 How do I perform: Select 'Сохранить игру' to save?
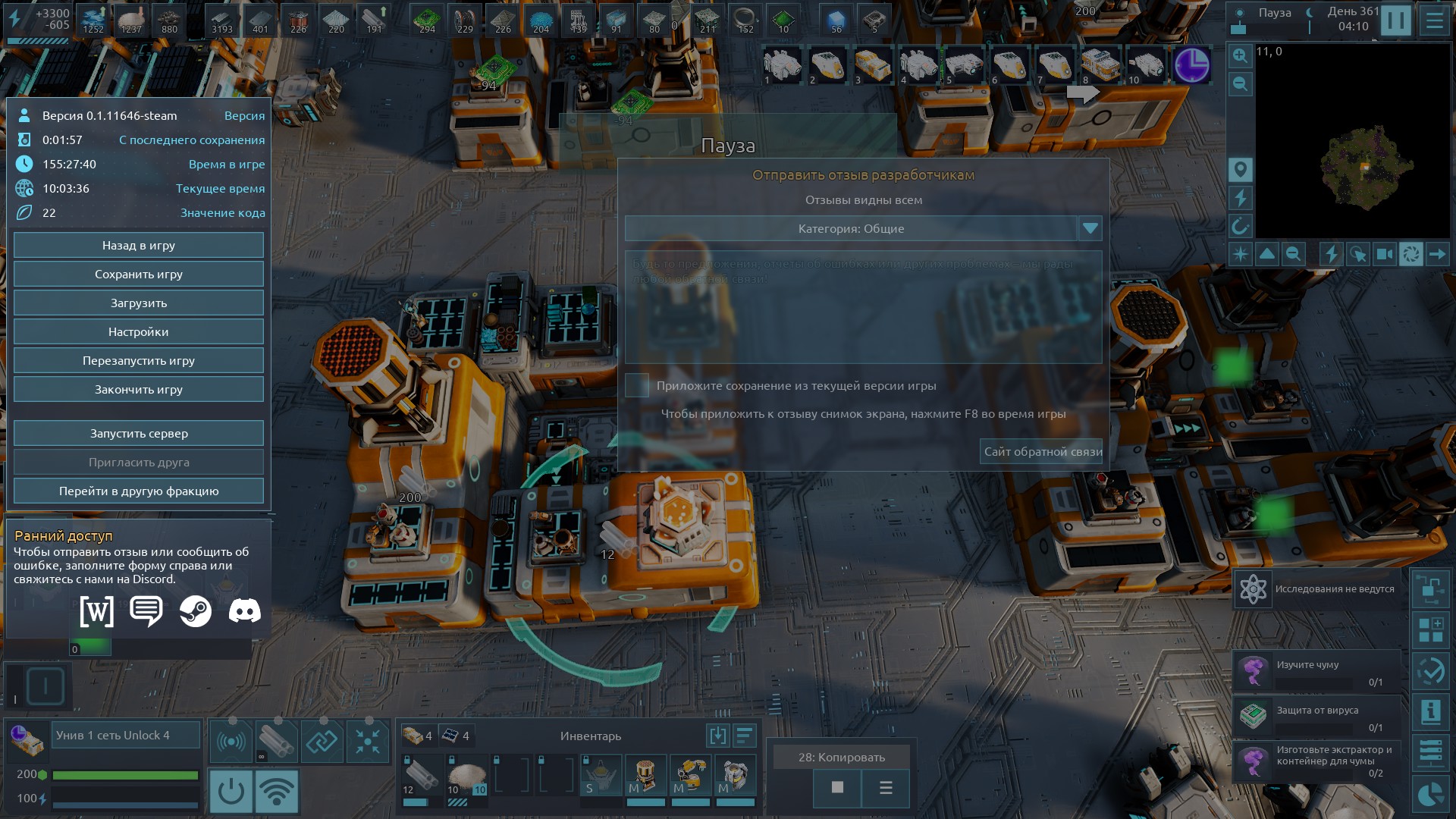point(139,275)
